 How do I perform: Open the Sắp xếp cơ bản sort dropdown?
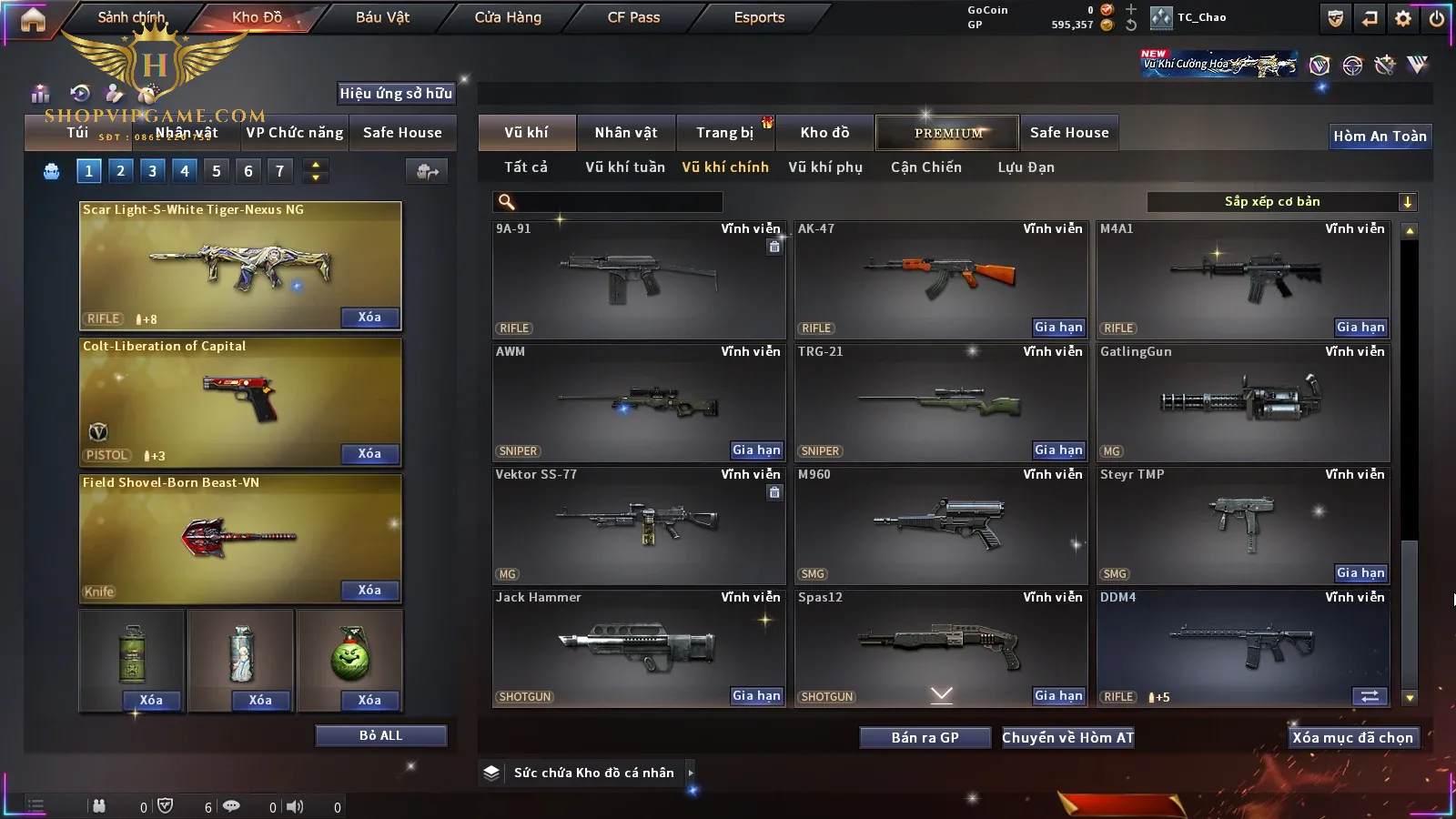click(x=1282, y=202)
